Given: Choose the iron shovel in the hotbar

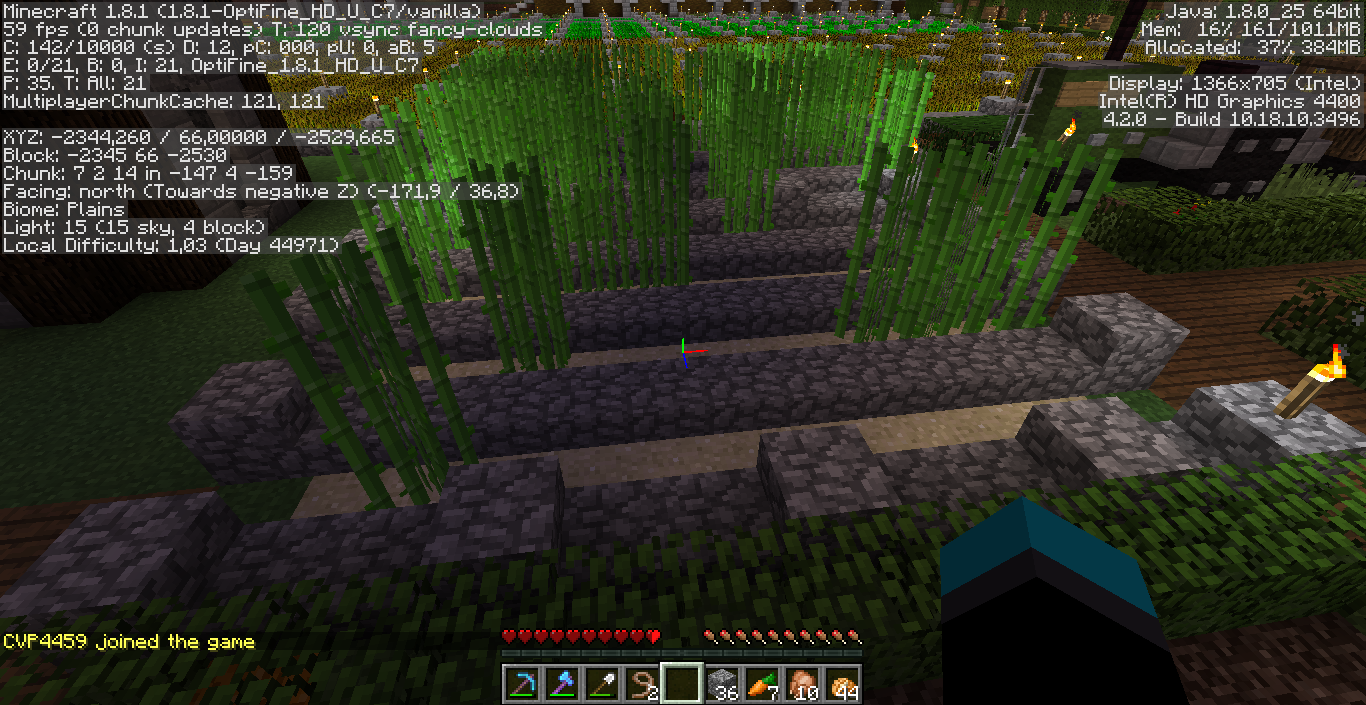Looking at the screenshot, I should coord(600,683).
